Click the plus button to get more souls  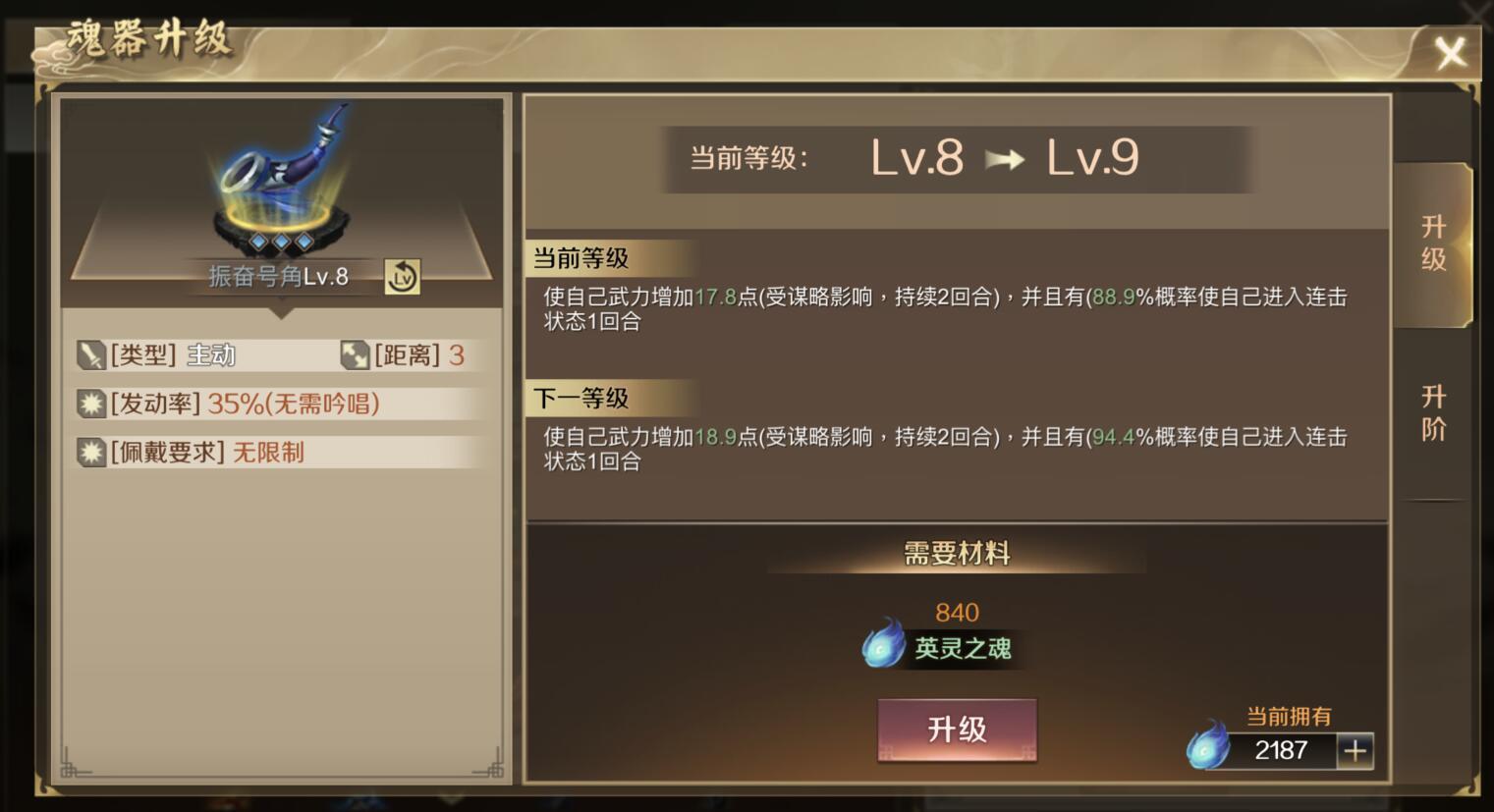[x=1356, y=751]
